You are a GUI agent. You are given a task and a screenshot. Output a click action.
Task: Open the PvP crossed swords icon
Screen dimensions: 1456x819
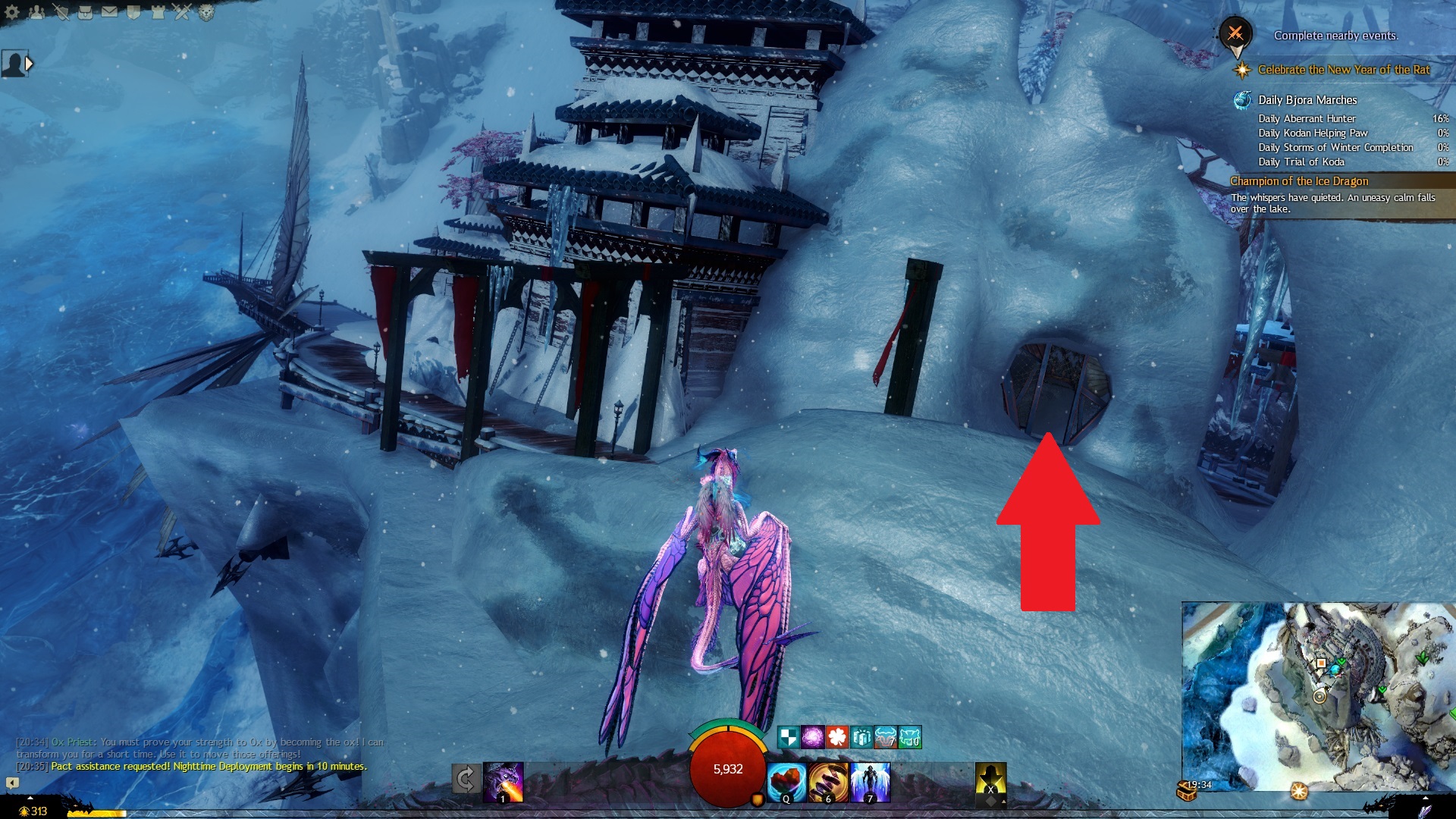(x=182, y=11)
